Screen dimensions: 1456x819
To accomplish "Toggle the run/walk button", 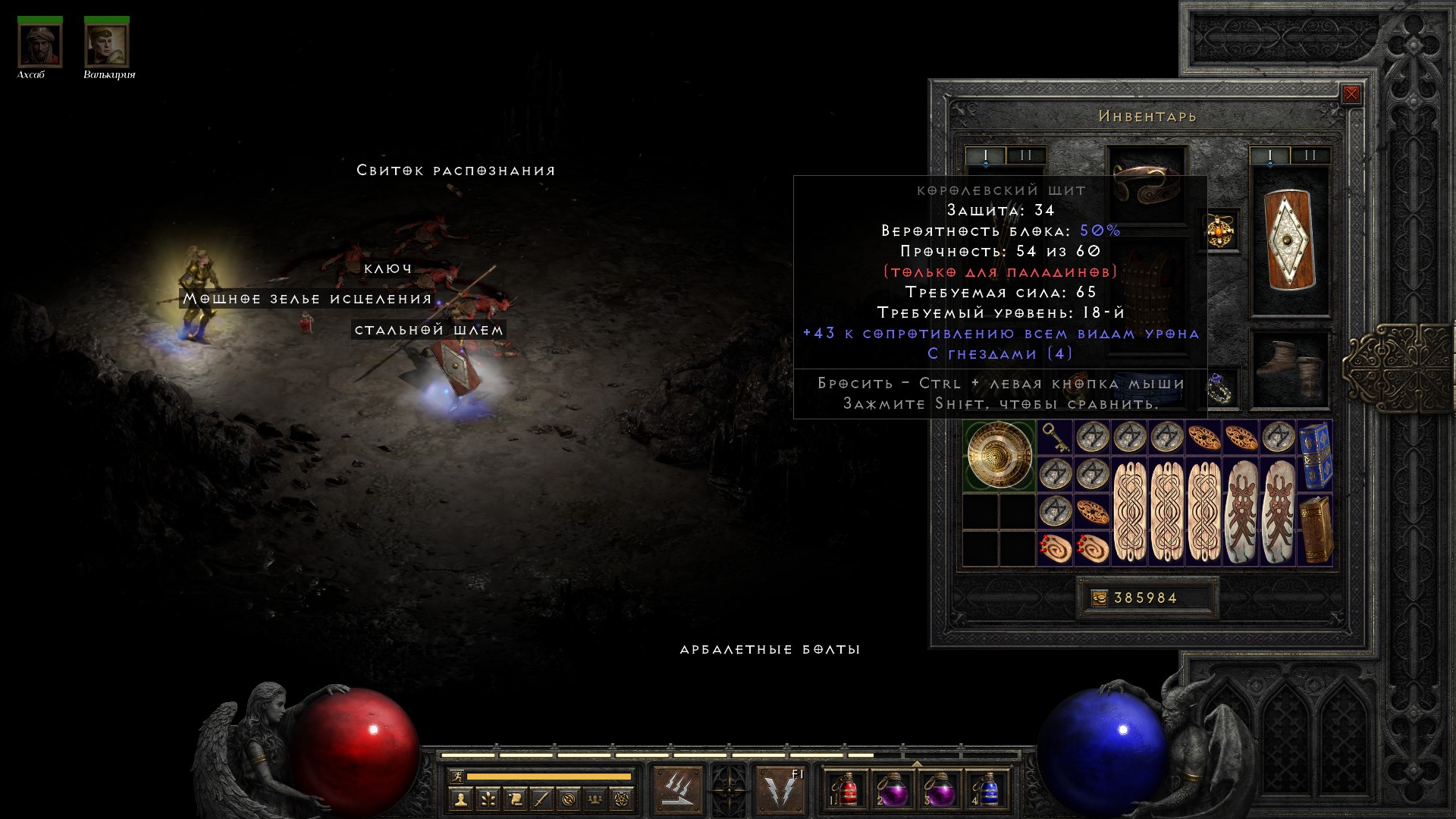I will tap(457, 777).
